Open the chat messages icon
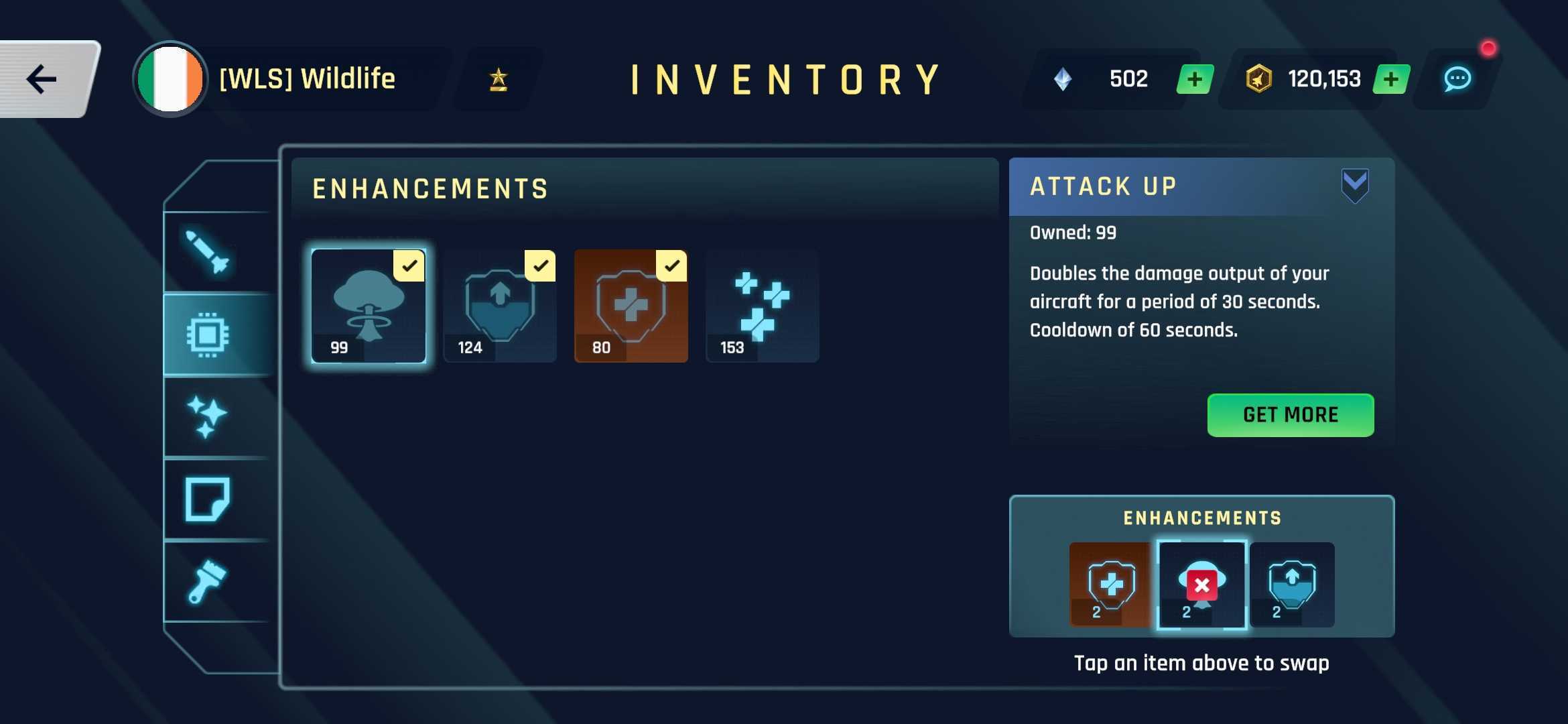 click(x=1459, y=79)
